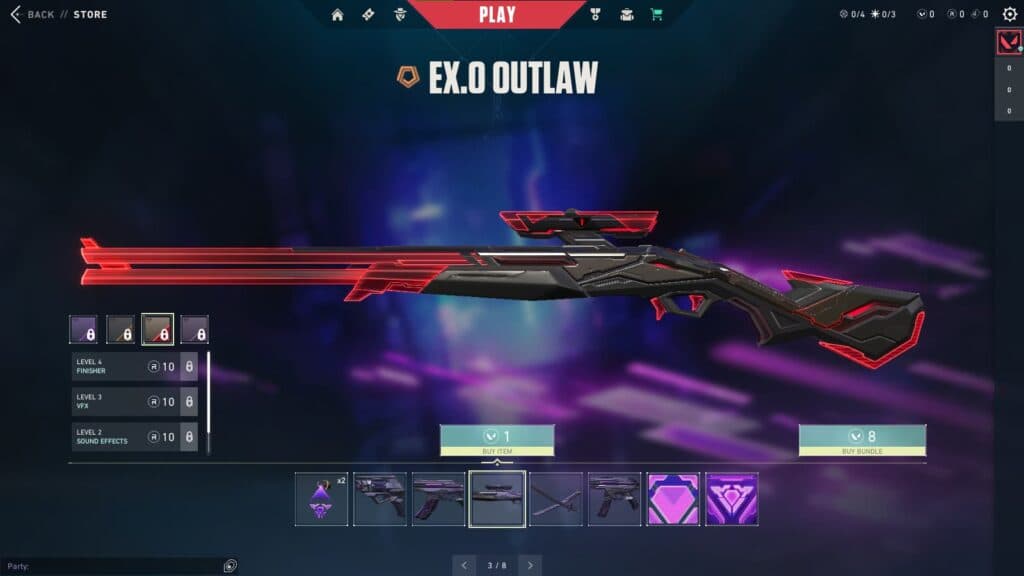Image resolution: width=1024 pixels, height=576 pixels.
Task: Go to the next bundle item
Action: (530, 565)
